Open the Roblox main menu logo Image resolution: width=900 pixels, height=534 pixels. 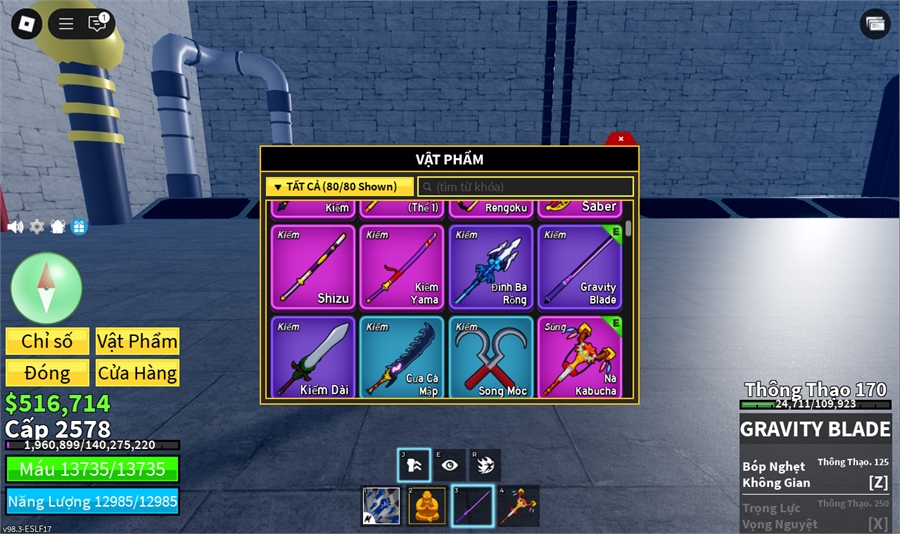point(26,23)
